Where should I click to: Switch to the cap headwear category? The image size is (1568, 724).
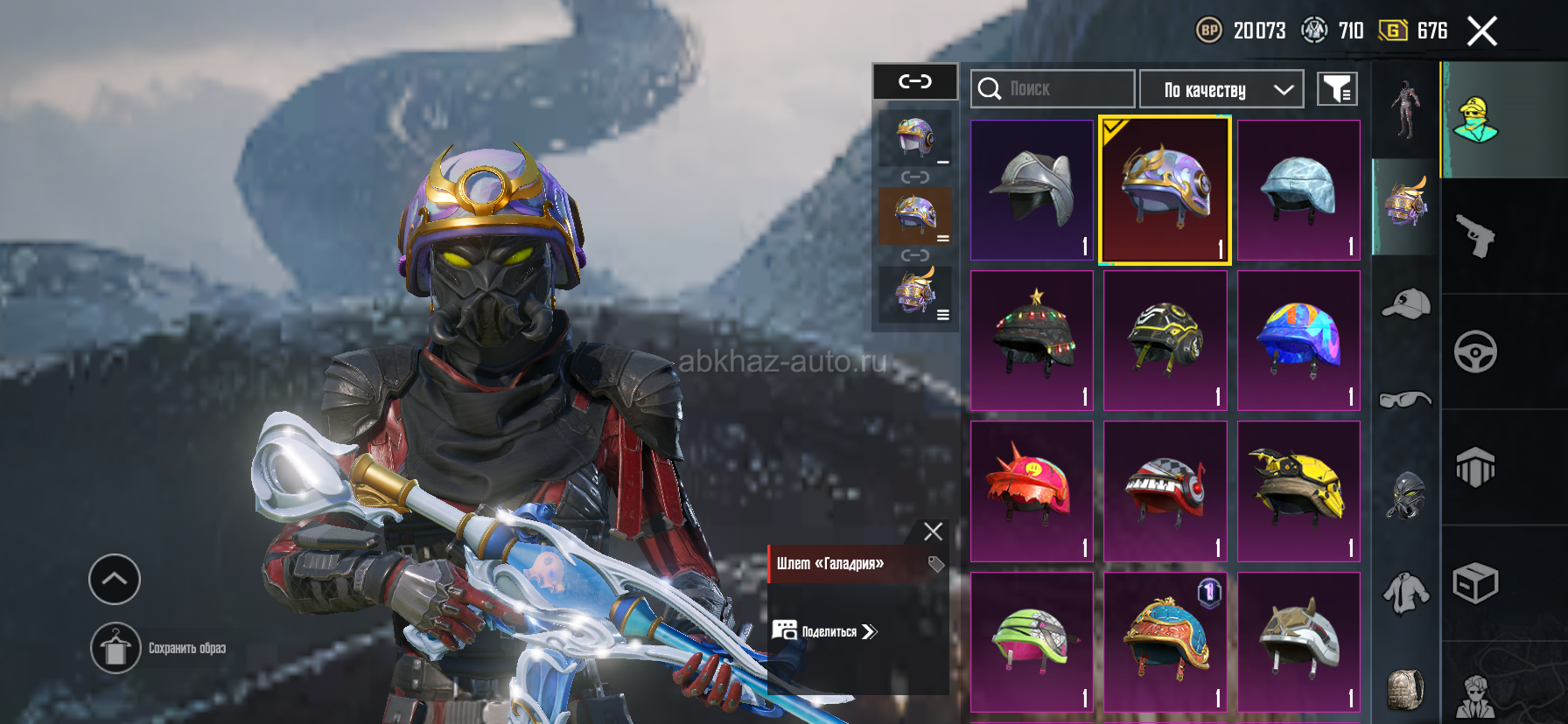(1405, 303)
